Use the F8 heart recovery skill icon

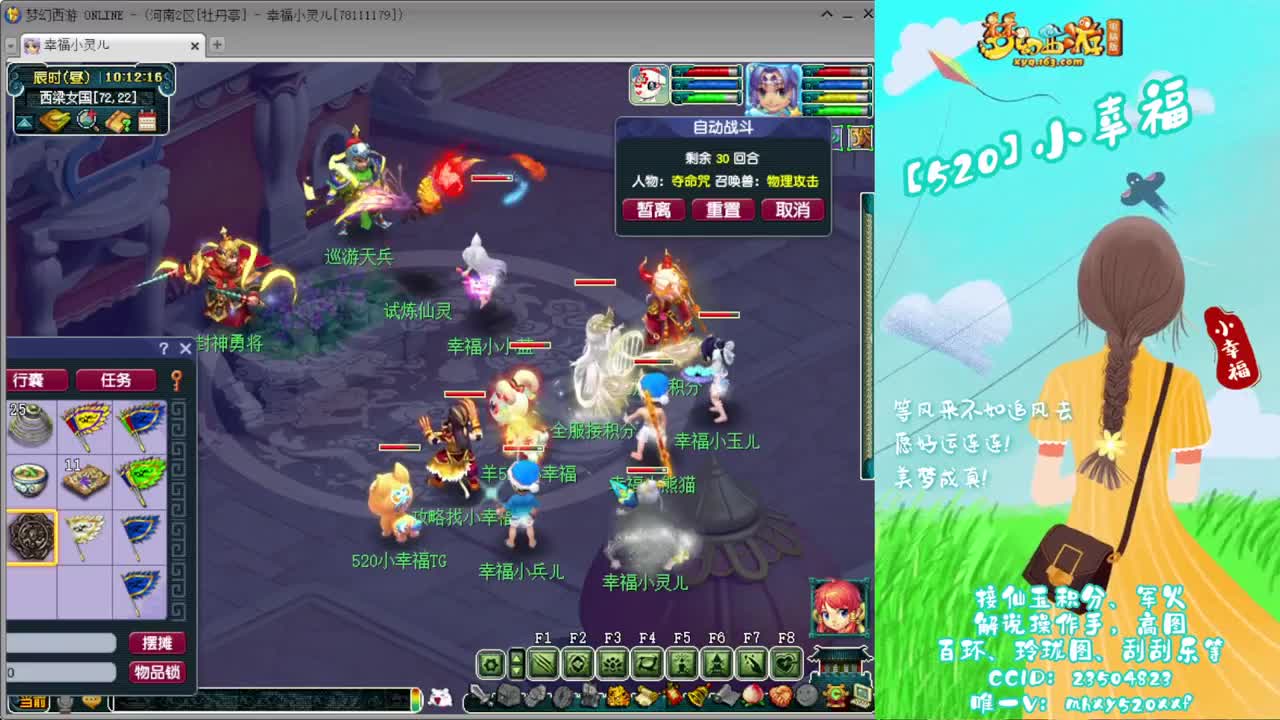tap(786, 663)
